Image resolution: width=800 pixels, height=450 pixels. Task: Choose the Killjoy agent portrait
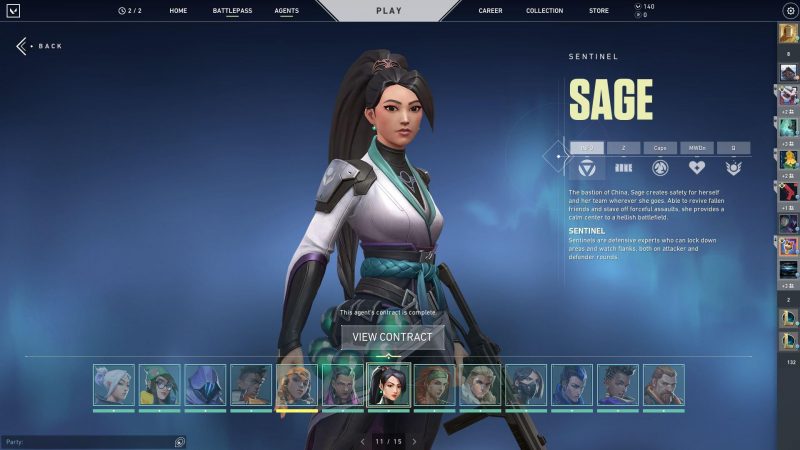click(159, 385)
